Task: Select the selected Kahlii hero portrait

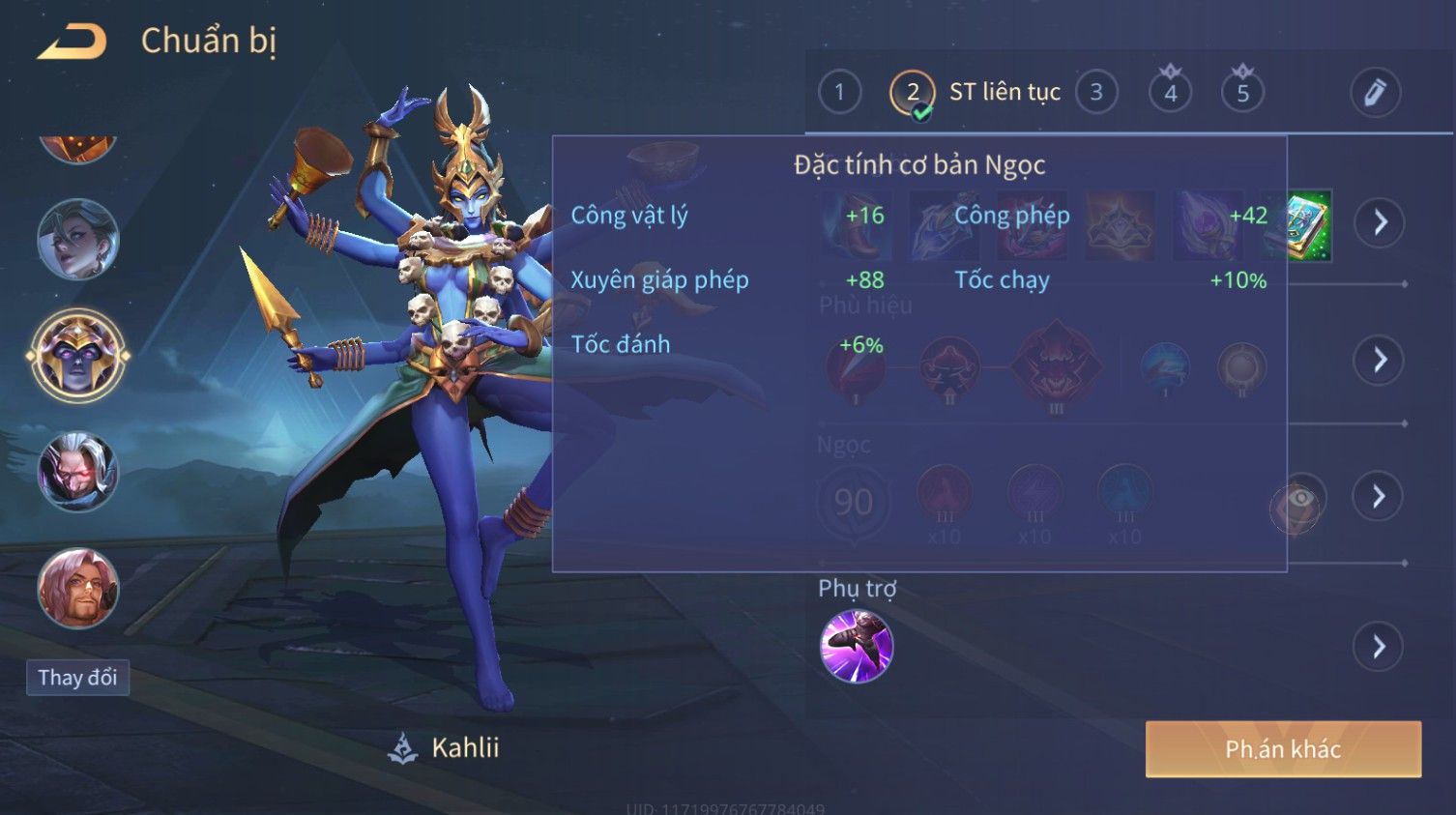Action: [x=78, y=356]
